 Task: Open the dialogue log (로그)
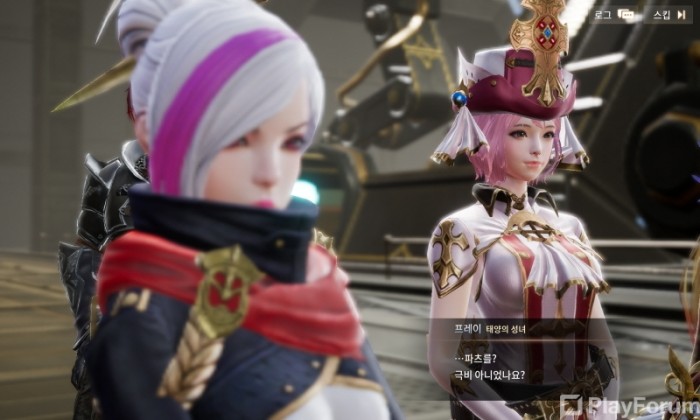pyautogui.click(x=615, y=15)
